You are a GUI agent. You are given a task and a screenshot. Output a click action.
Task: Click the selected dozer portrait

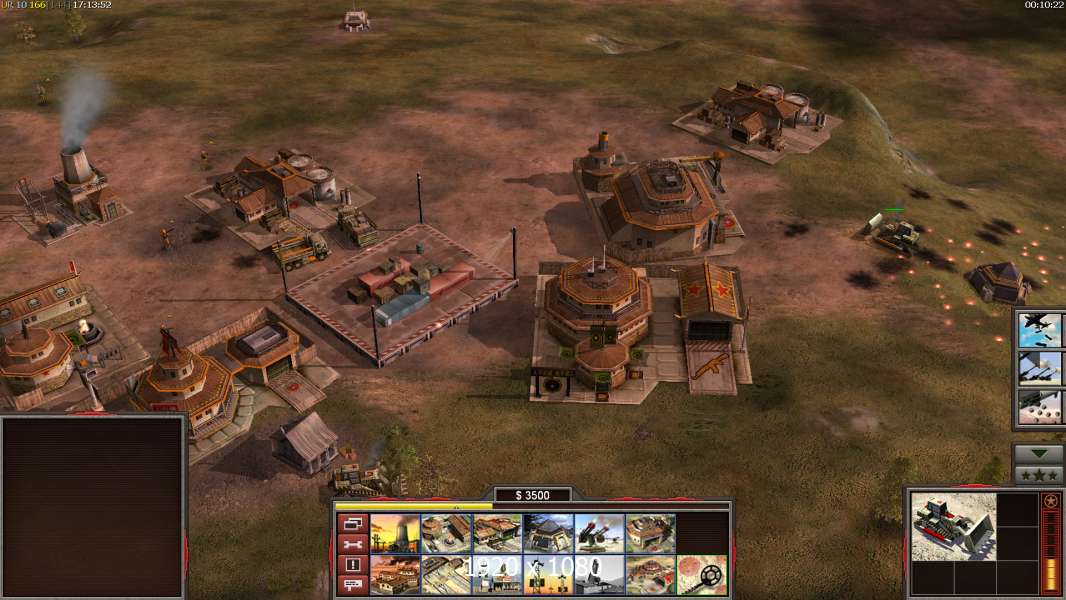click(953, 525)
